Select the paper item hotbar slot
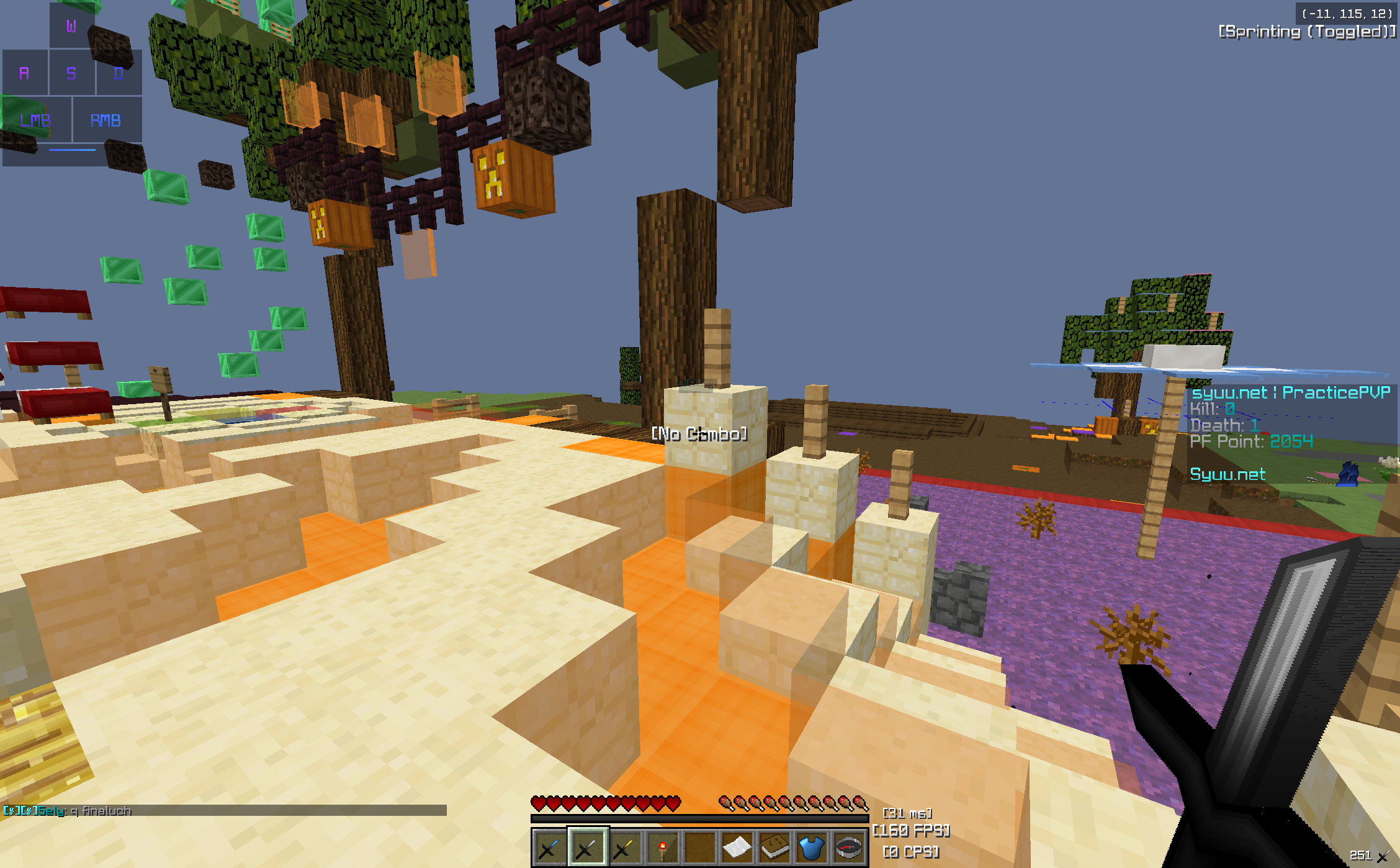The height and width of the screenshot is (868, 1400). click(737, 847)
